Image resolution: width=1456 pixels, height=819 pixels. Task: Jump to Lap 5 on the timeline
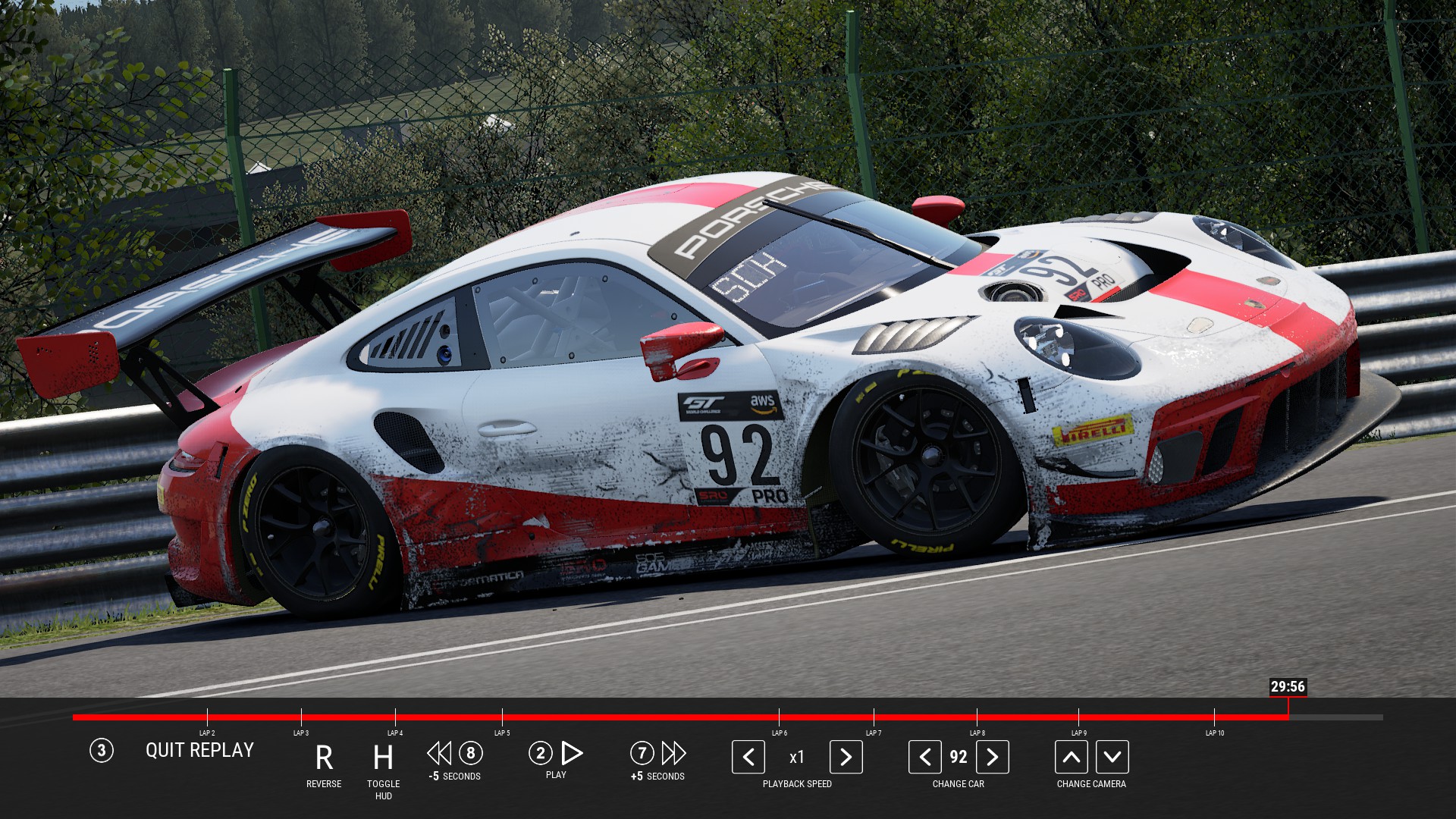[x=502, y=717]
